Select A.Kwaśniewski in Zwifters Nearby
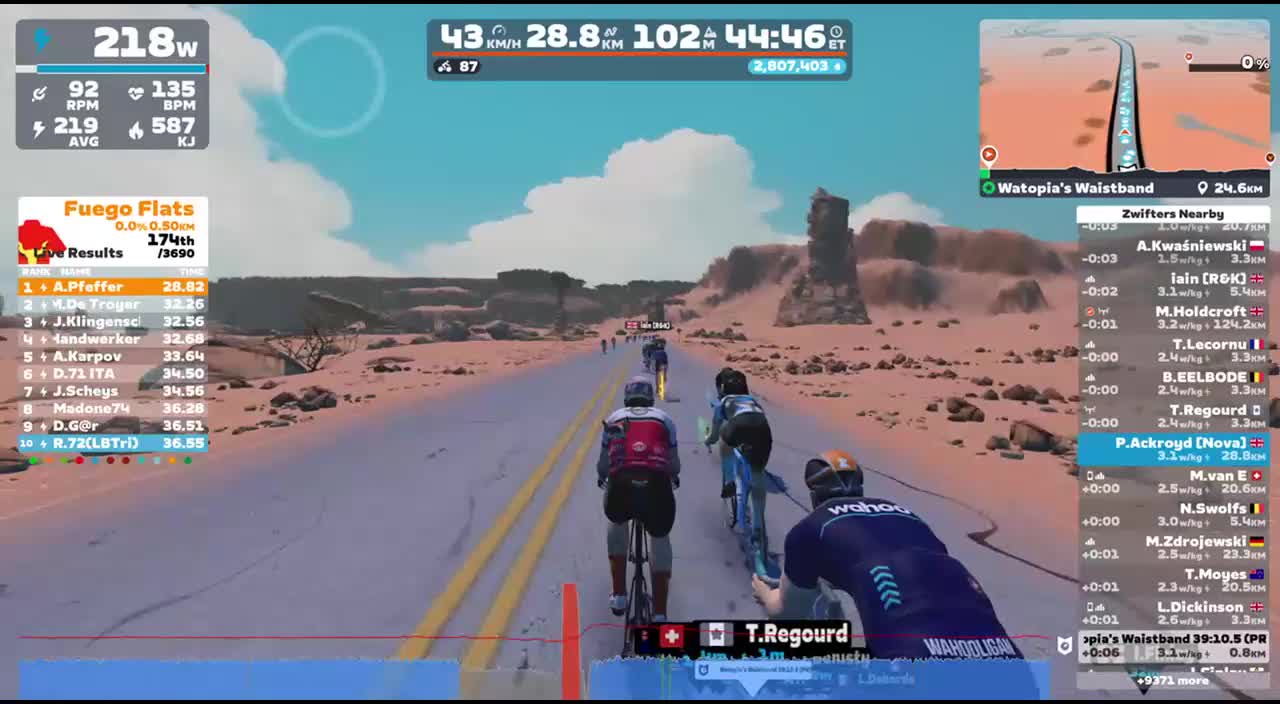 point(1172,252)
